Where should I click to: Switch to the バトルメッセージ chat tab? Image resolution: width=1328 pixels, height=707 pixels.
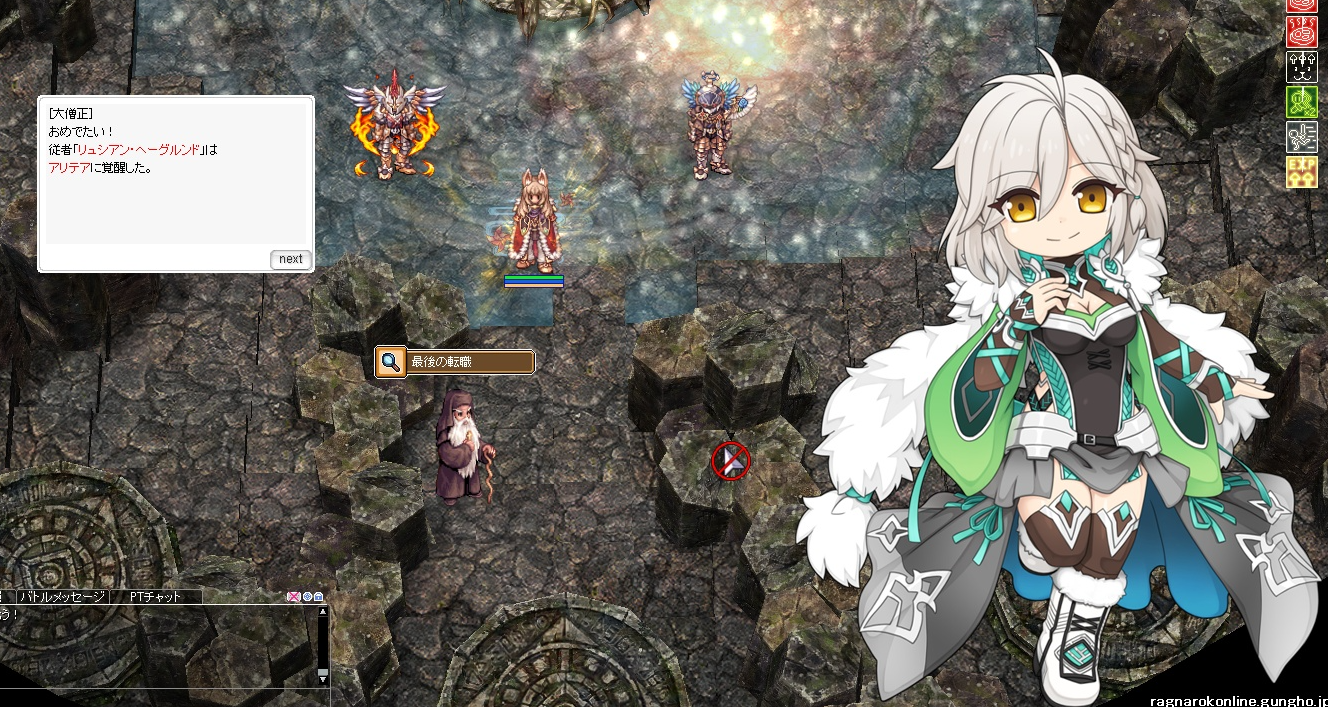click(x=62, y=597)
